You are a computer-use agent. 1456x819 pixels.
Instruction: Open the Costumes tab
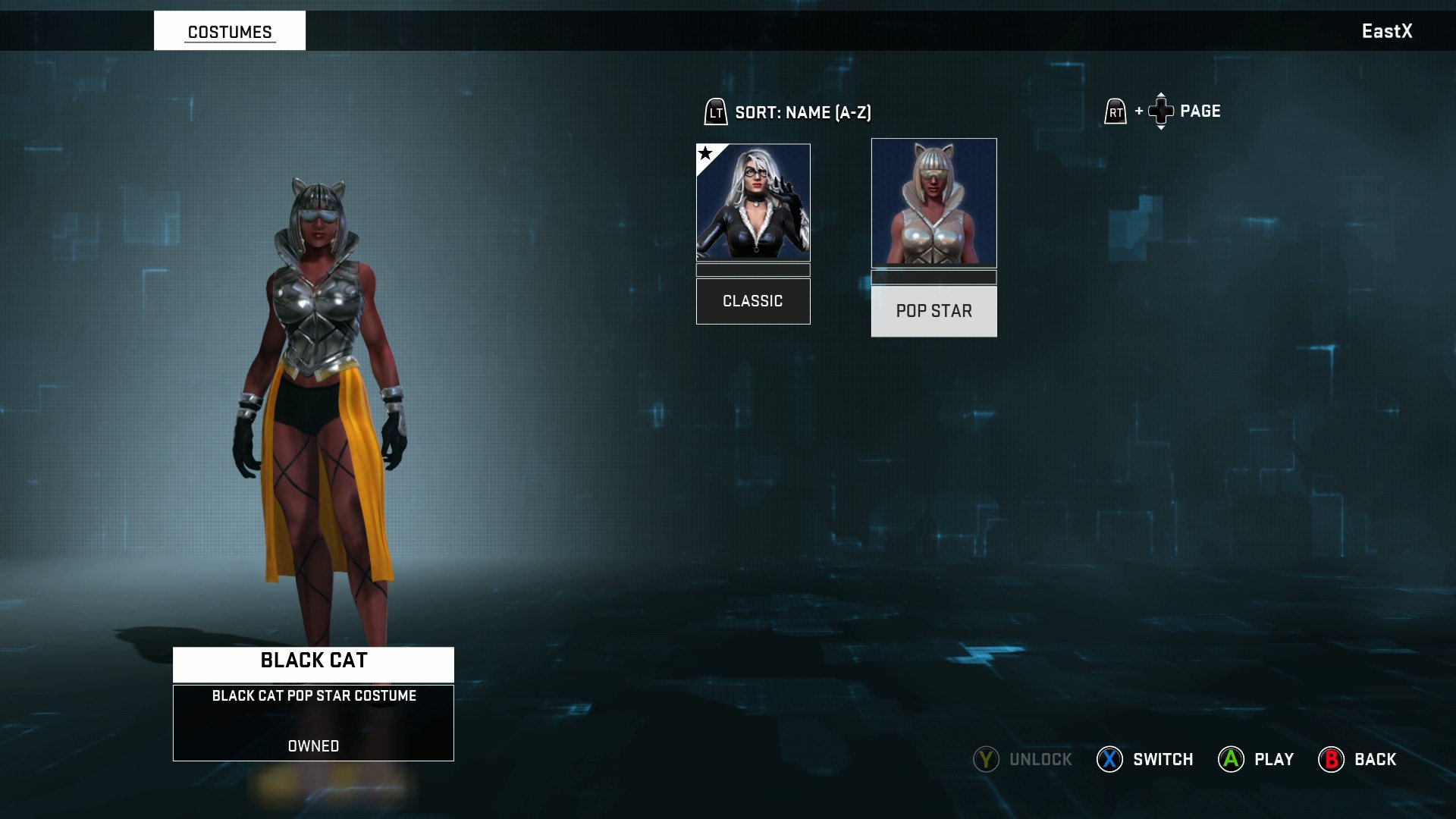pyautogui.click(x=230, y=31)
